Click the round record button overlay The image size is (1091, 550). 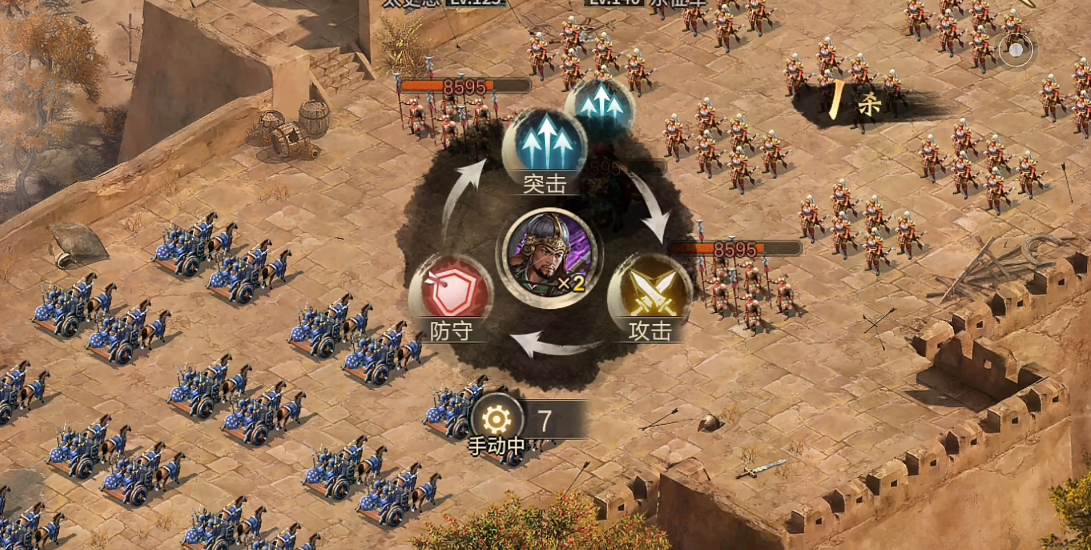pyautogui.click(x=1016, y=49)
